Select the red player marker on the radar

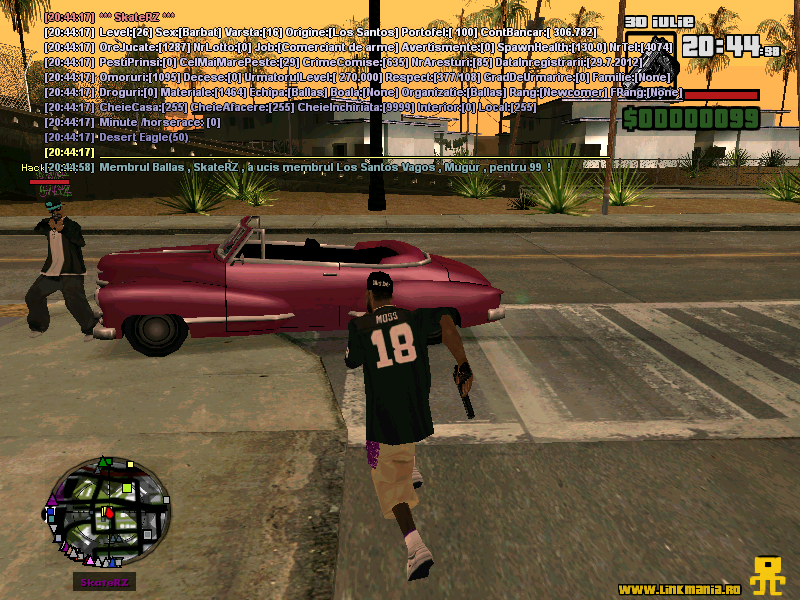point(107,514)
